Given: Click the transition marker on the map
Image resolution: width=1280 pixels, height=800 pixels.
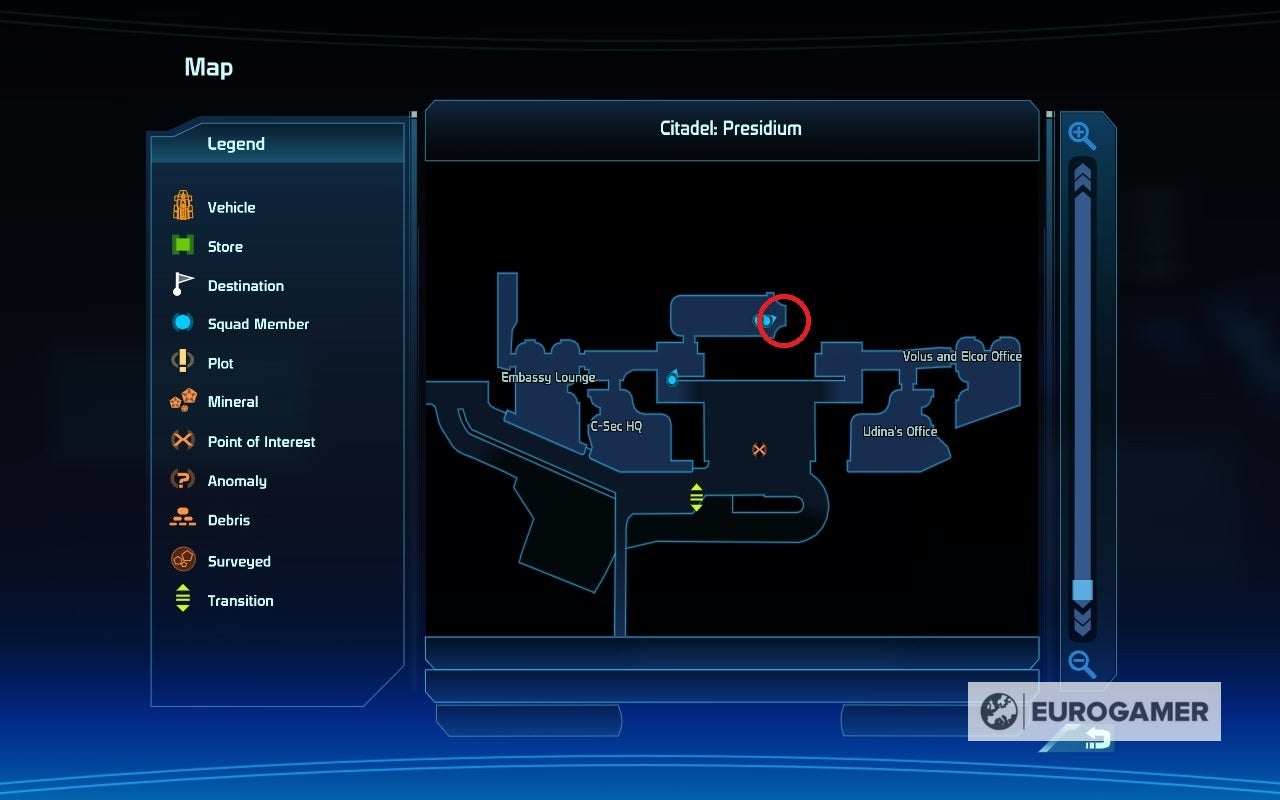Looking at the screenshot, I should [x=696, y=494].
